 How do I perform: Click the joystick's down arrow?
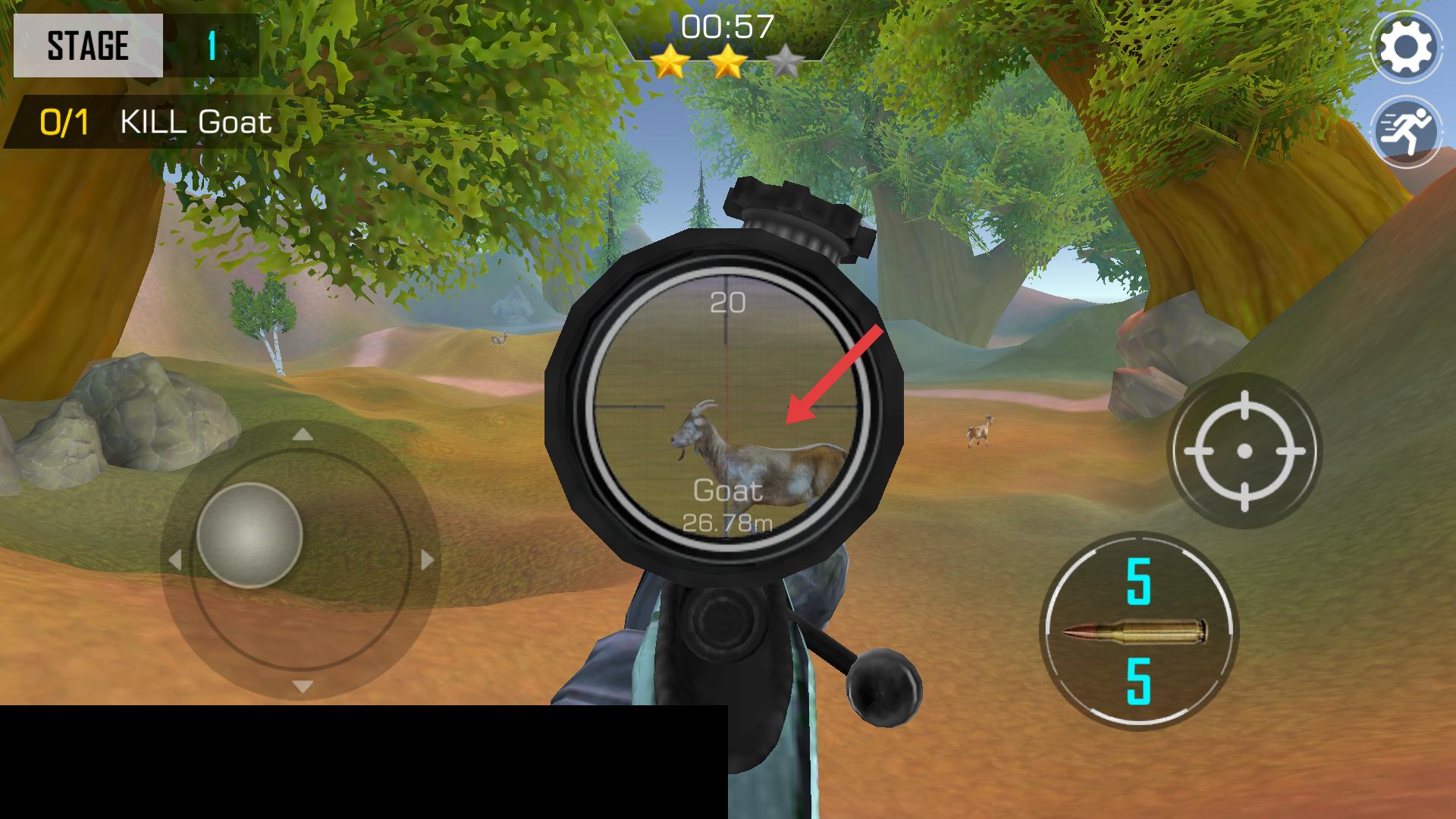pyautogui.click(x=303, y=686)
